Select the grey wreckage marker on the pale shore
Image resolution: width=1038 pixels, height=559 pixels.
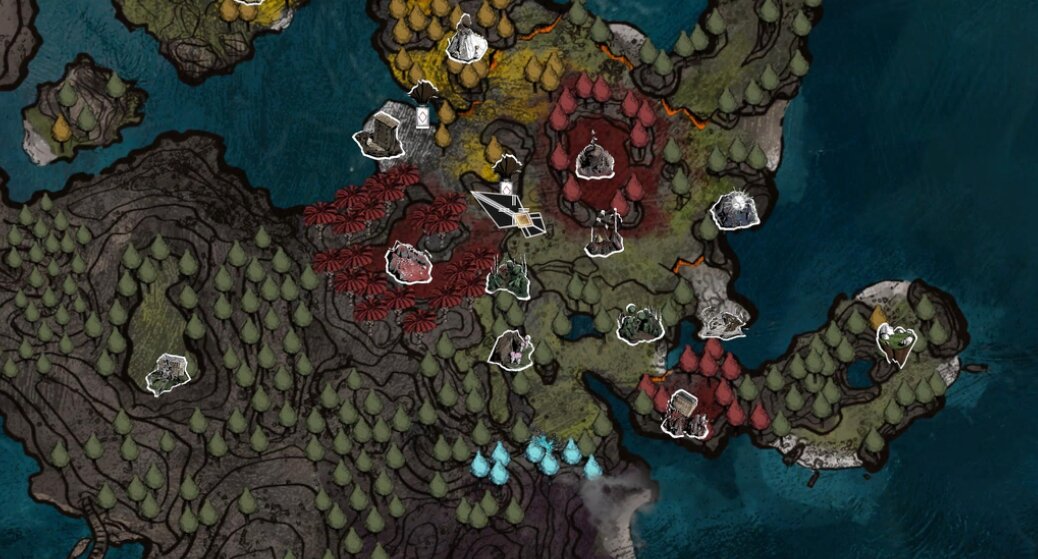coord(724,321)
